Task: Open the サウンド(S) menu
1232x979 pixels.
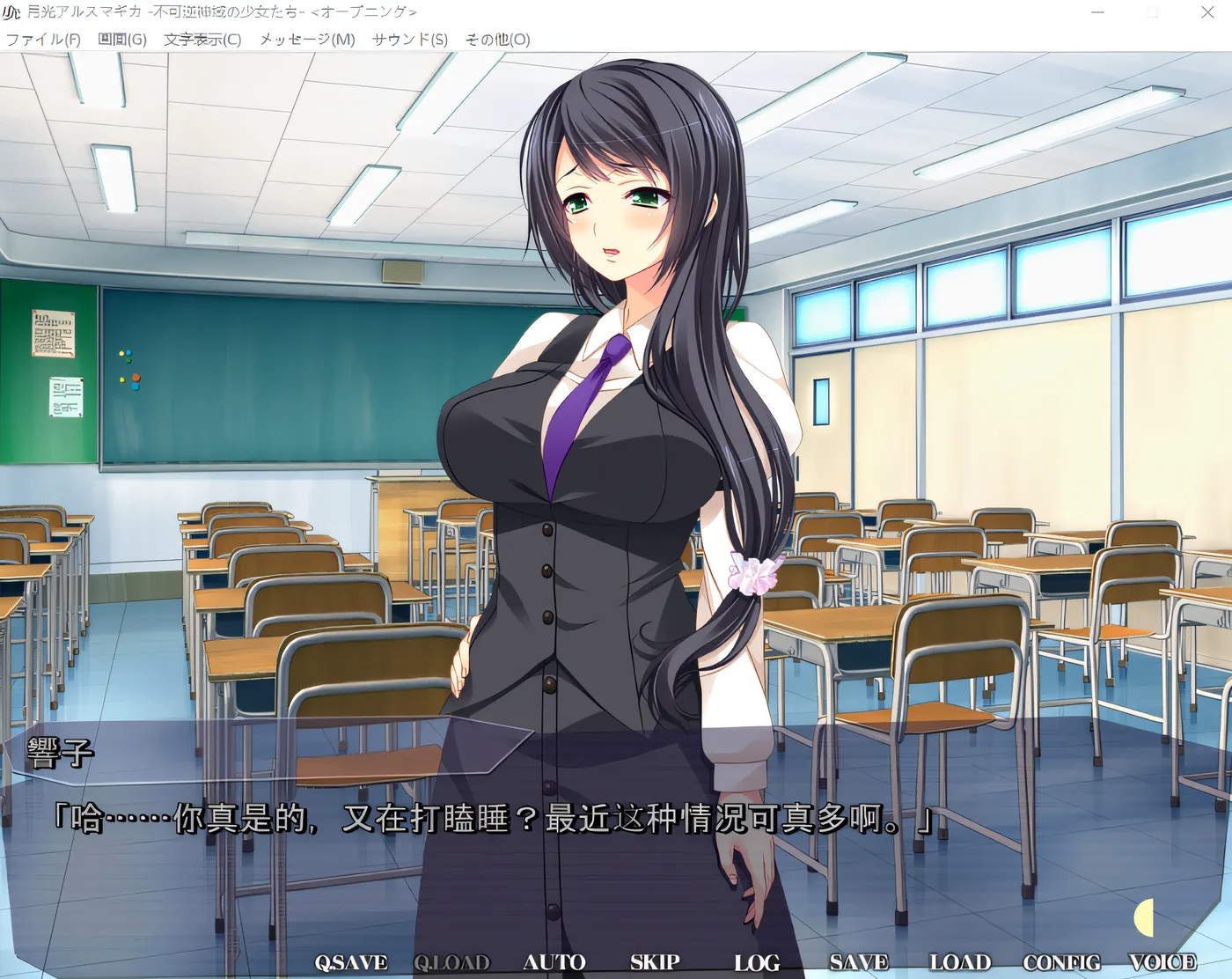Action: click(410, 40)
